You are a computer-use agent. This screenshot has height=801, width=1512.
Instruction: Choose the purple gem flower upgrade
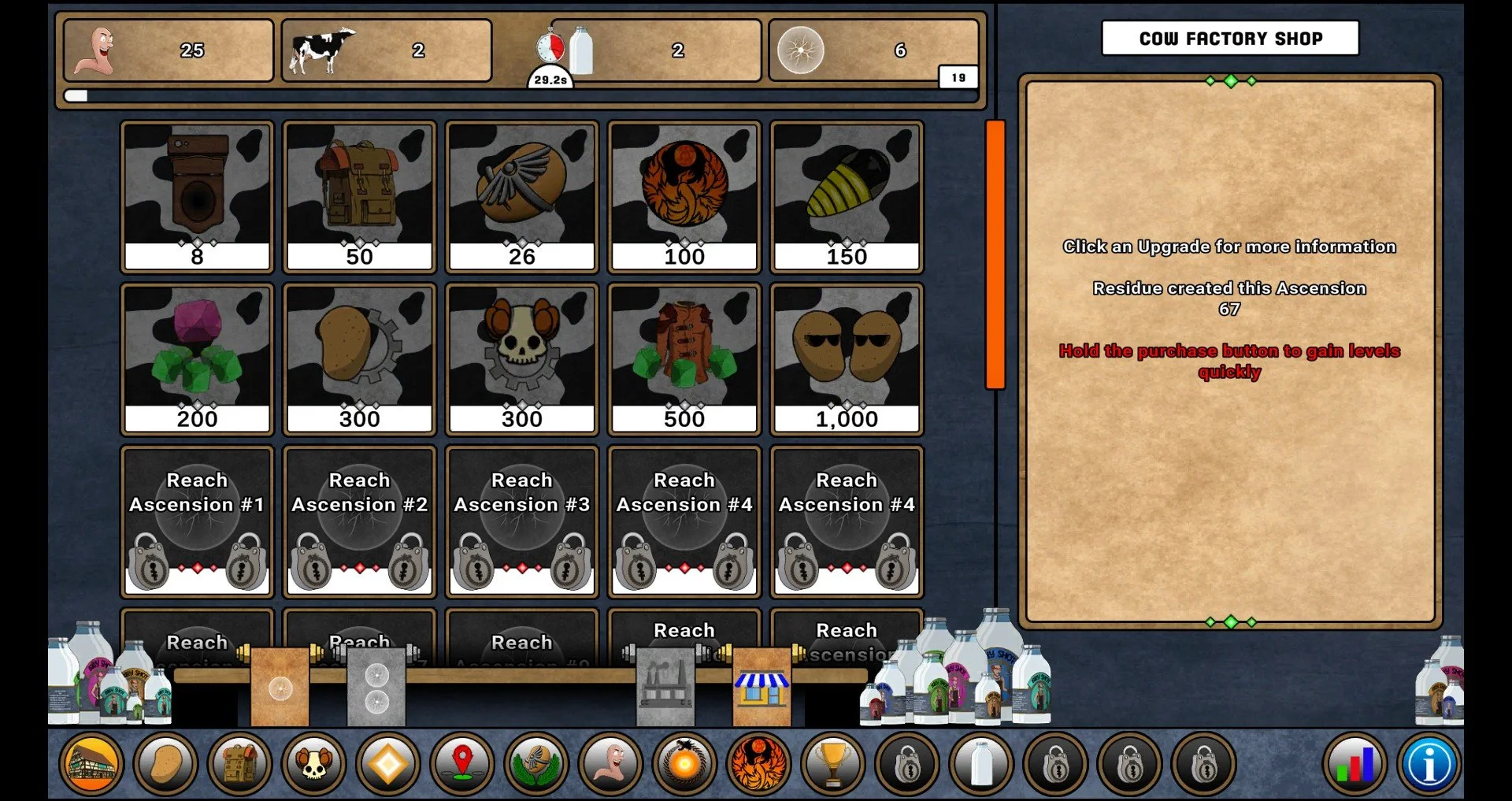(197, 358)
